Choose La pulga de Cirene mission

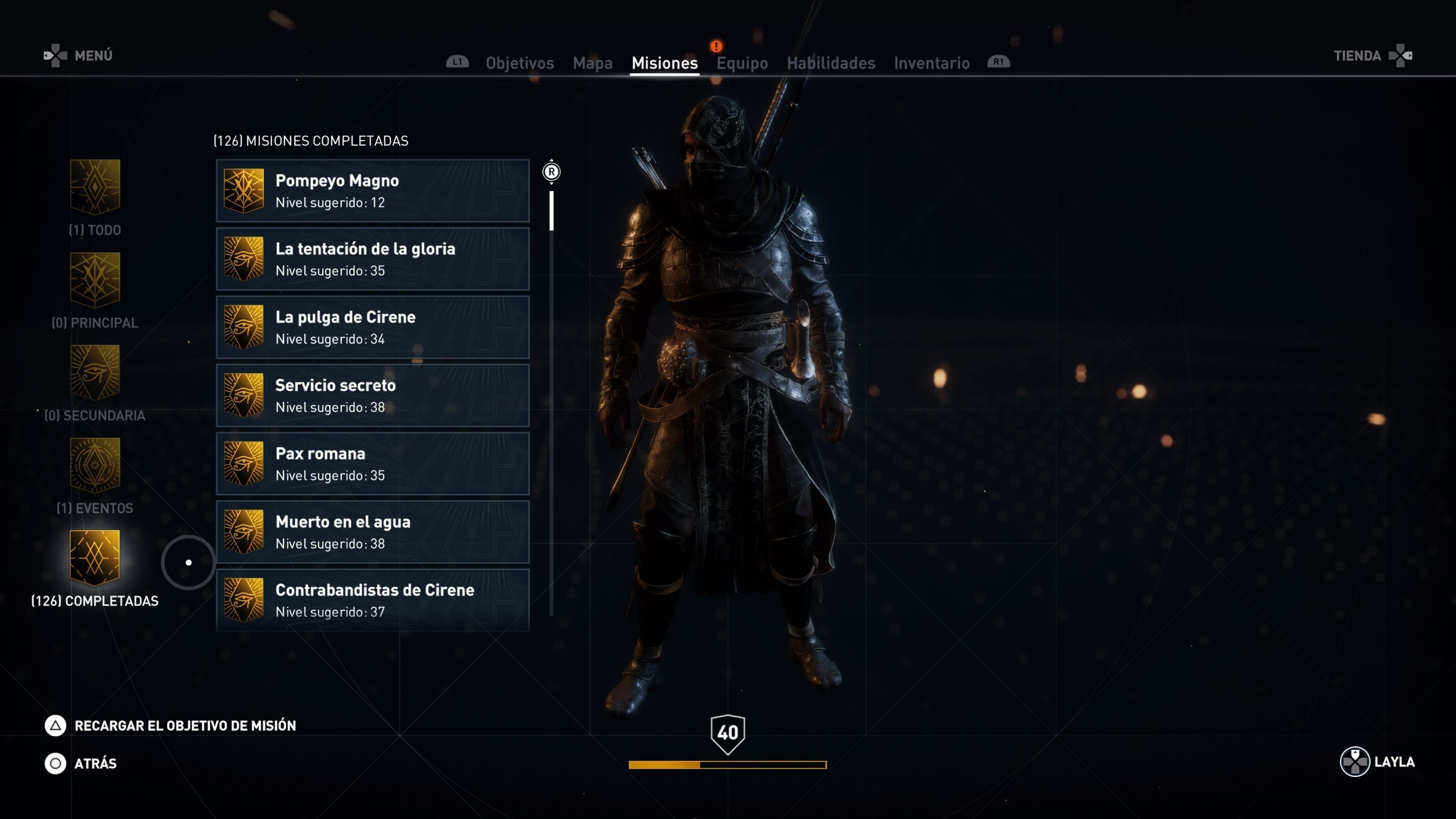point(372,327)
